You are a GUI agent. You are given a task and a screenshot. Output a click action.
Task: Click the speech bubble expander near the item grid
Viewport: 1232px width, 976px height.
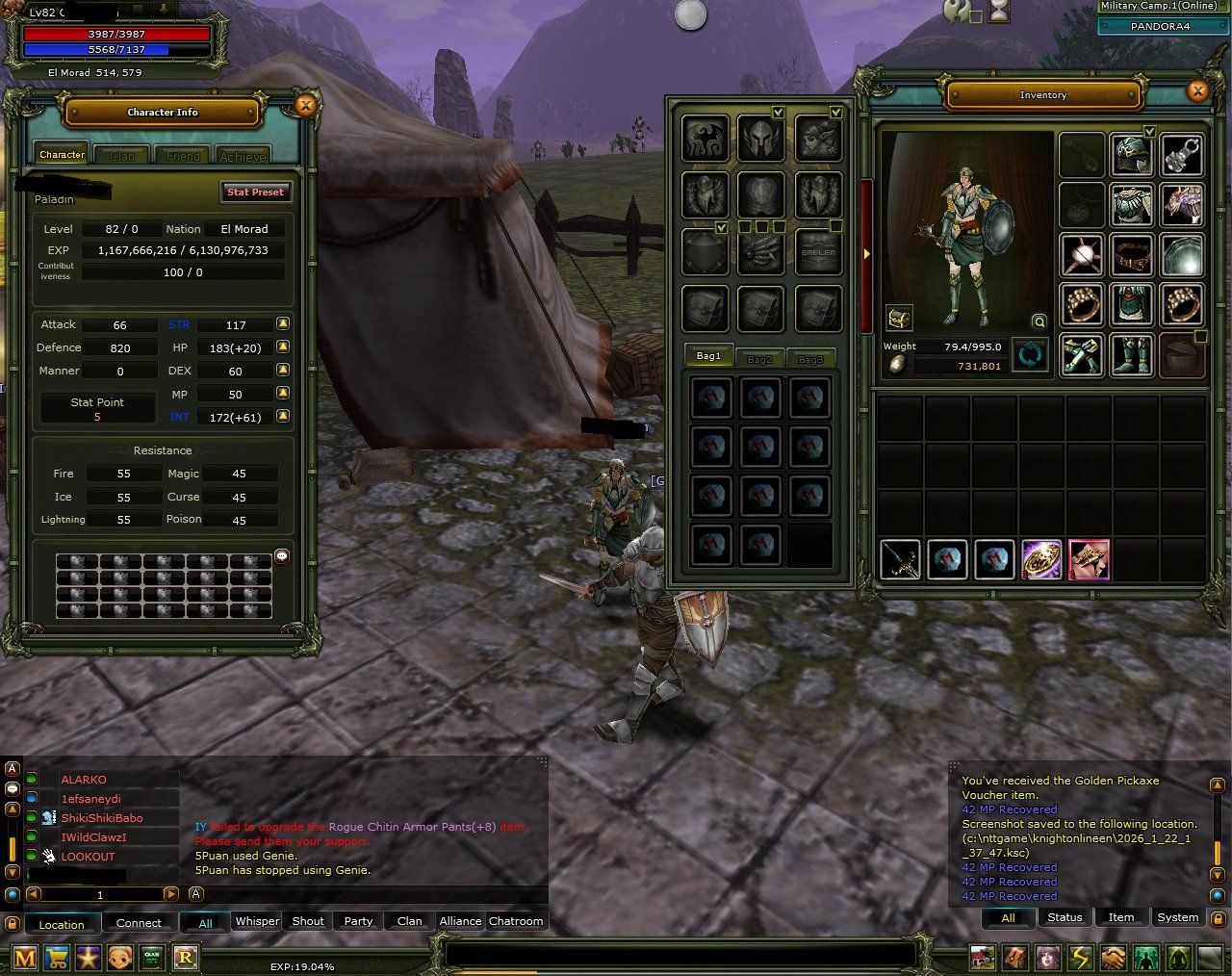point(282,556)
